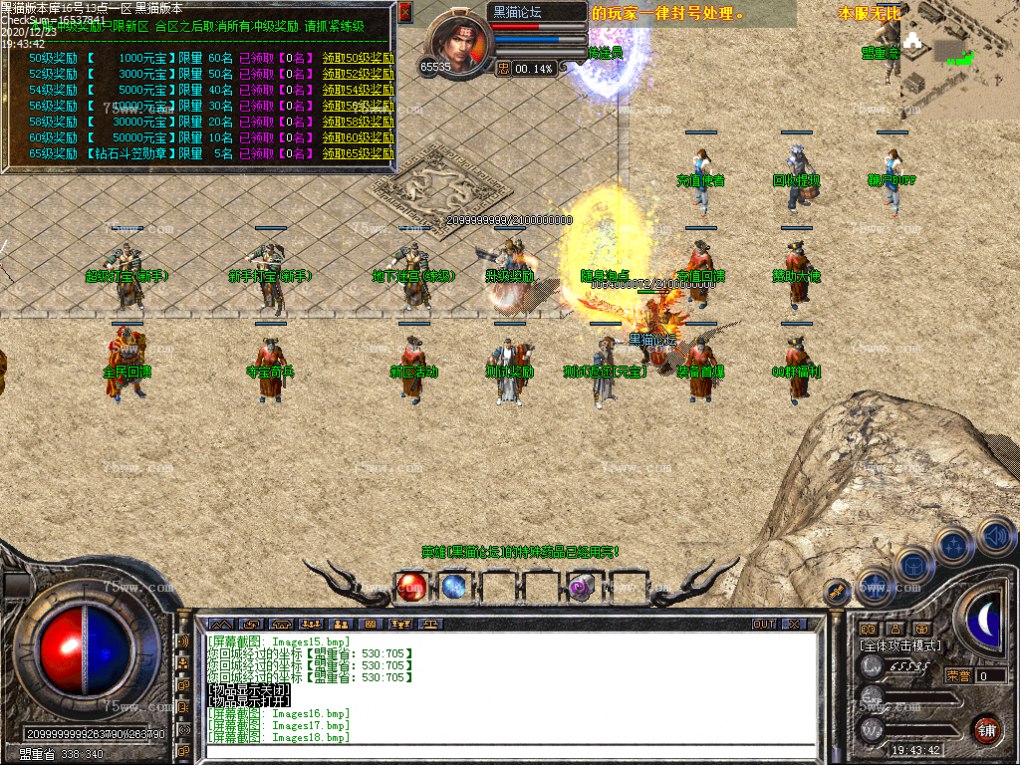Open the shop with the red 铺 button
Screen dimensions: 1020x765
click(987, 728)
